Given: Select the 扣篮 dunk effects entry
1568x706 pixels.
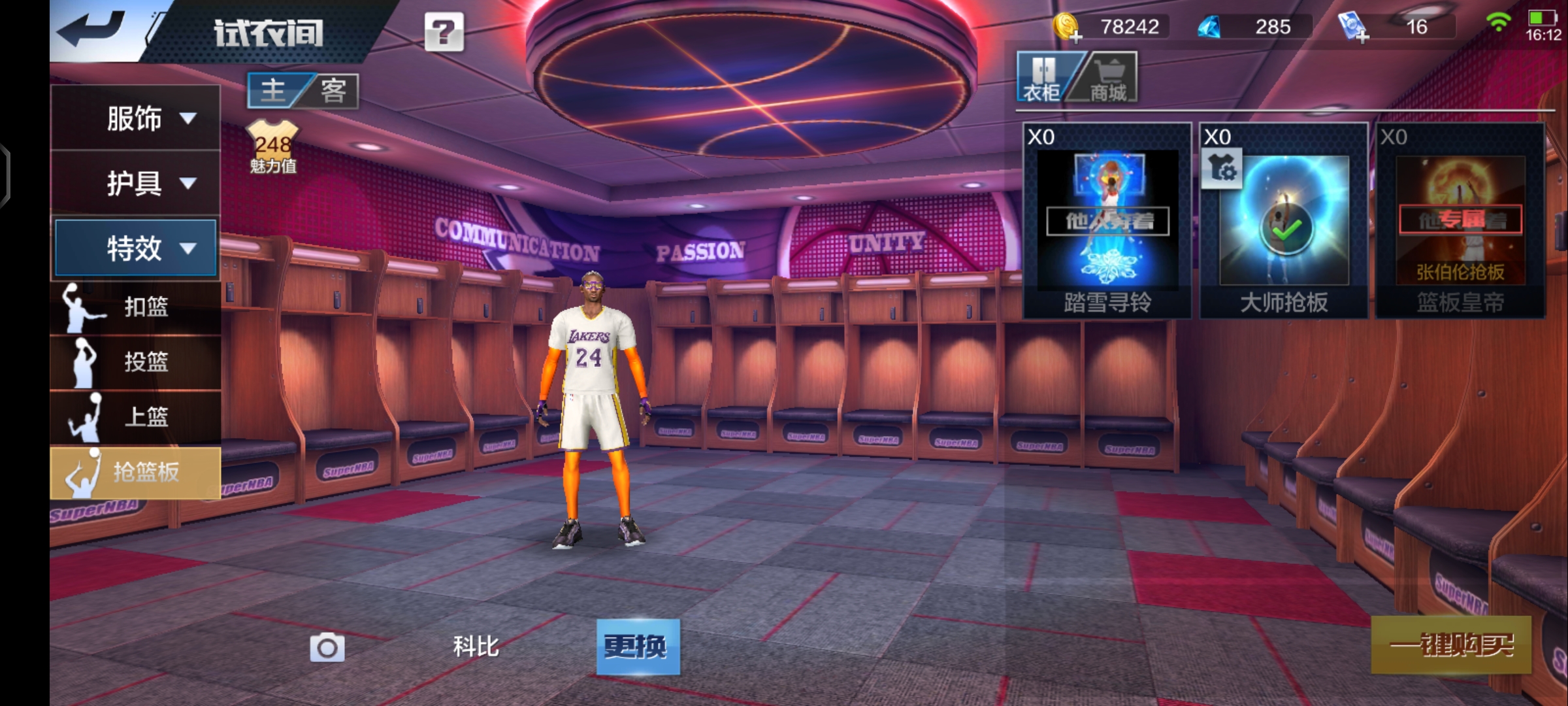Looking at the screenshot, I should click(x=135, y=307).
